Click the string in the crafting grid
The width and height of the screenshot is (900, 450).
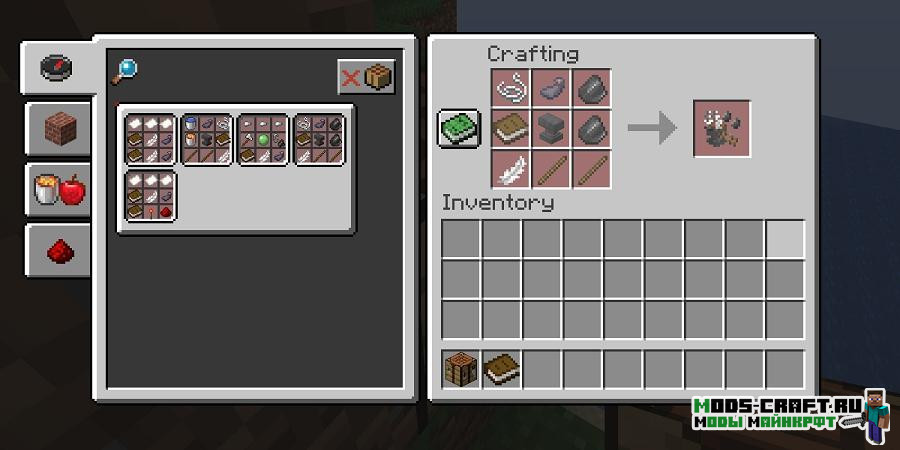(511, 88)
